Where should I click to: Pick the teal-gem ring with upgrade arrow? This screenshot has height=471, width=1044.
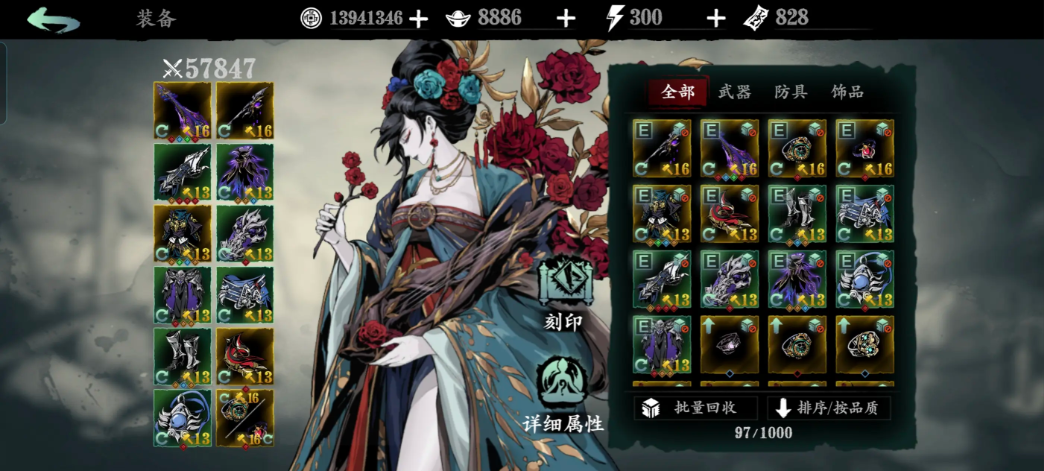[x=865, y=344]
